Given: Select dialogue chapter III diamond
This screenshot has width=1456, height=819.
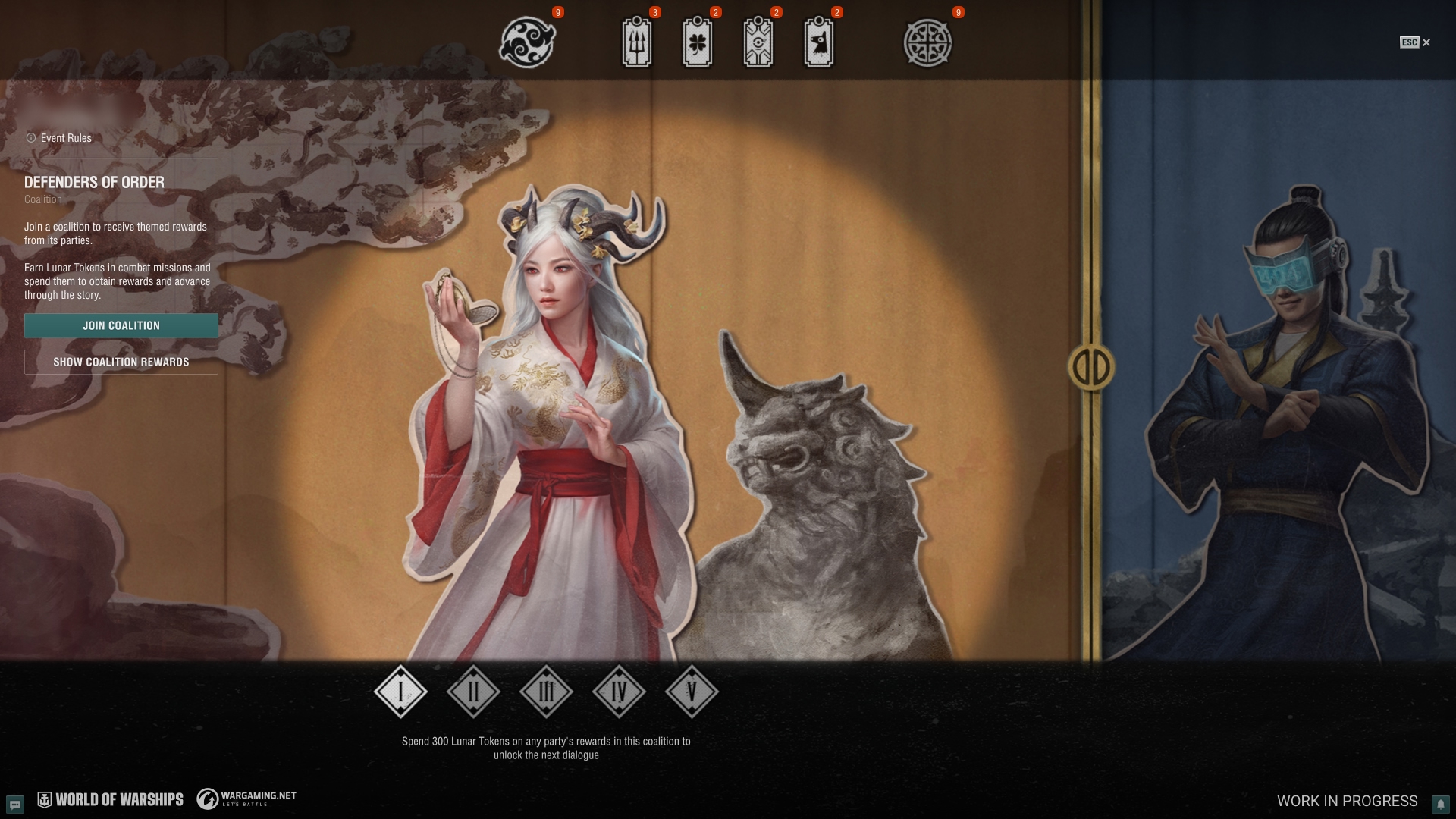Looking at the screenshot, I should 546,692.
